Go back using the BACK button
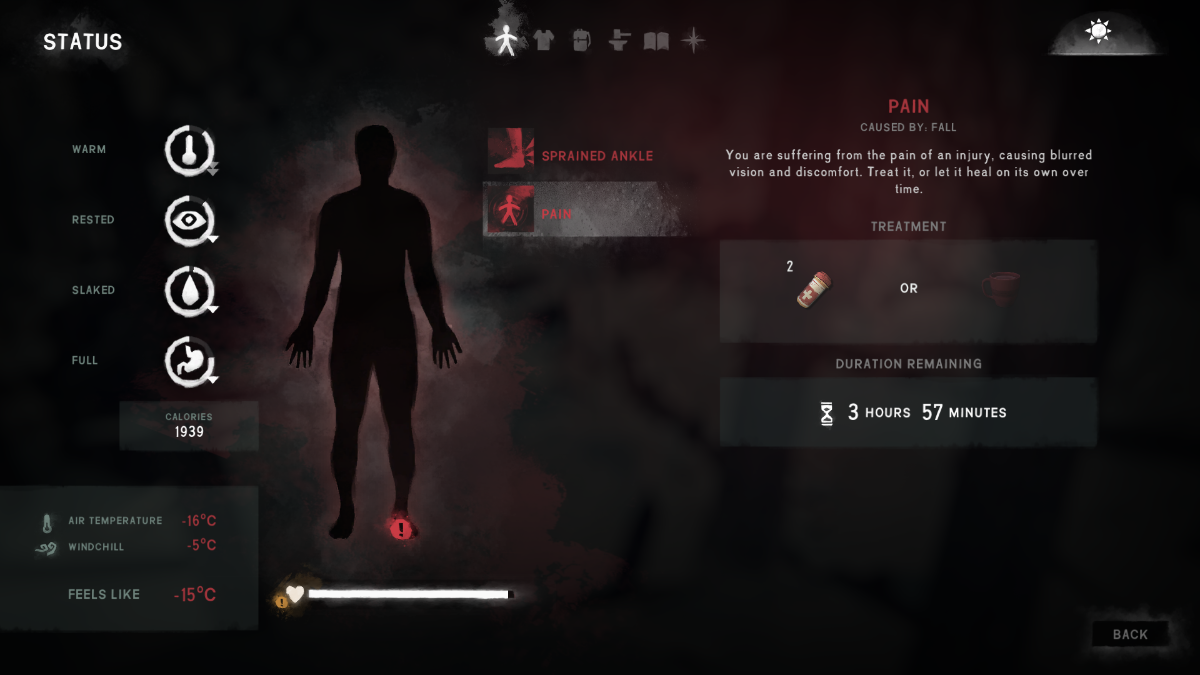The image size is (1200, 675). tap(1130, 634)
